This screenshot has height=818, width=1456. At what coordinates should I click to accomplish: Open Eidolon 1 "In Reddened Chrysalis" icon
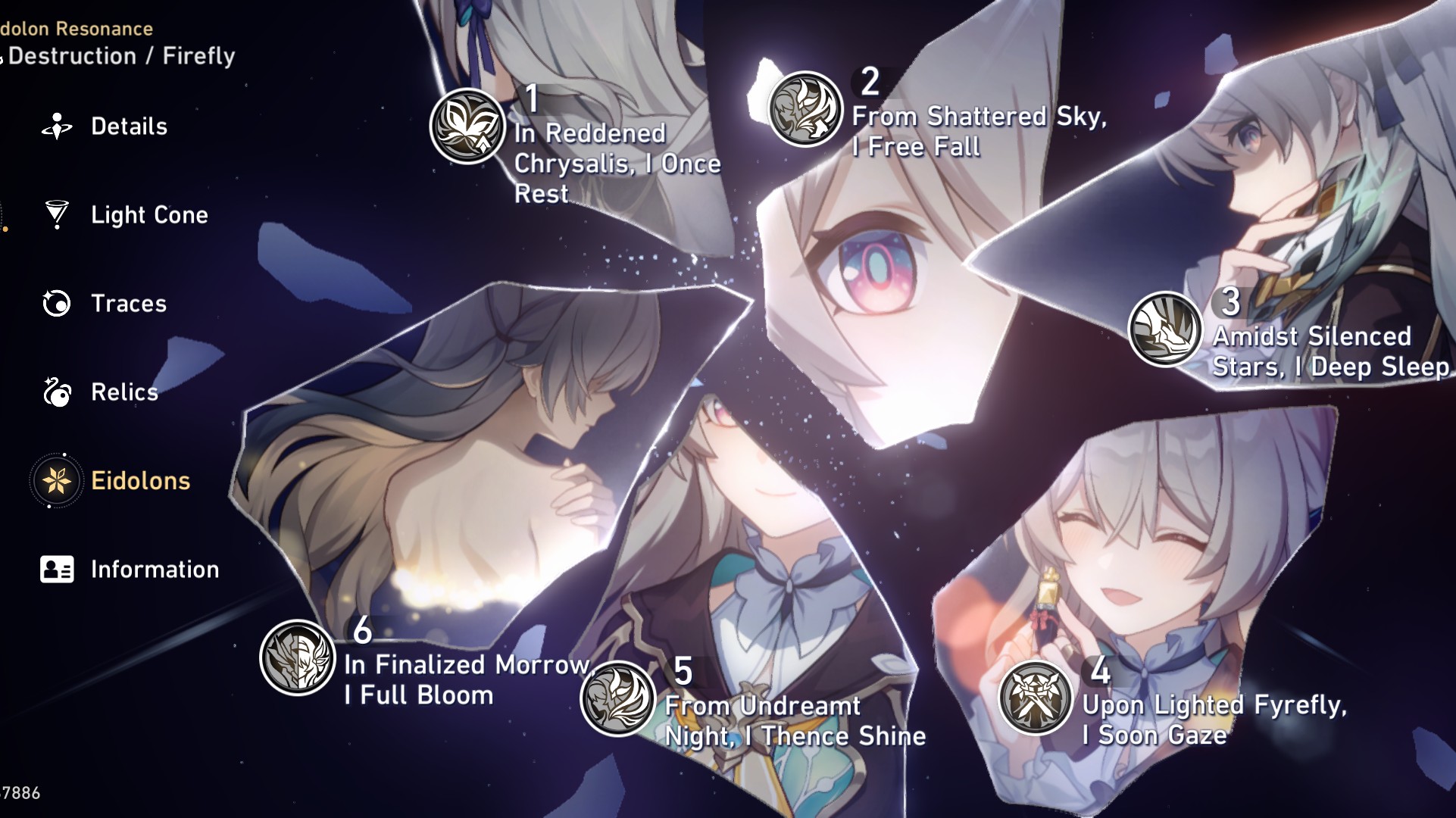(467, 124)
